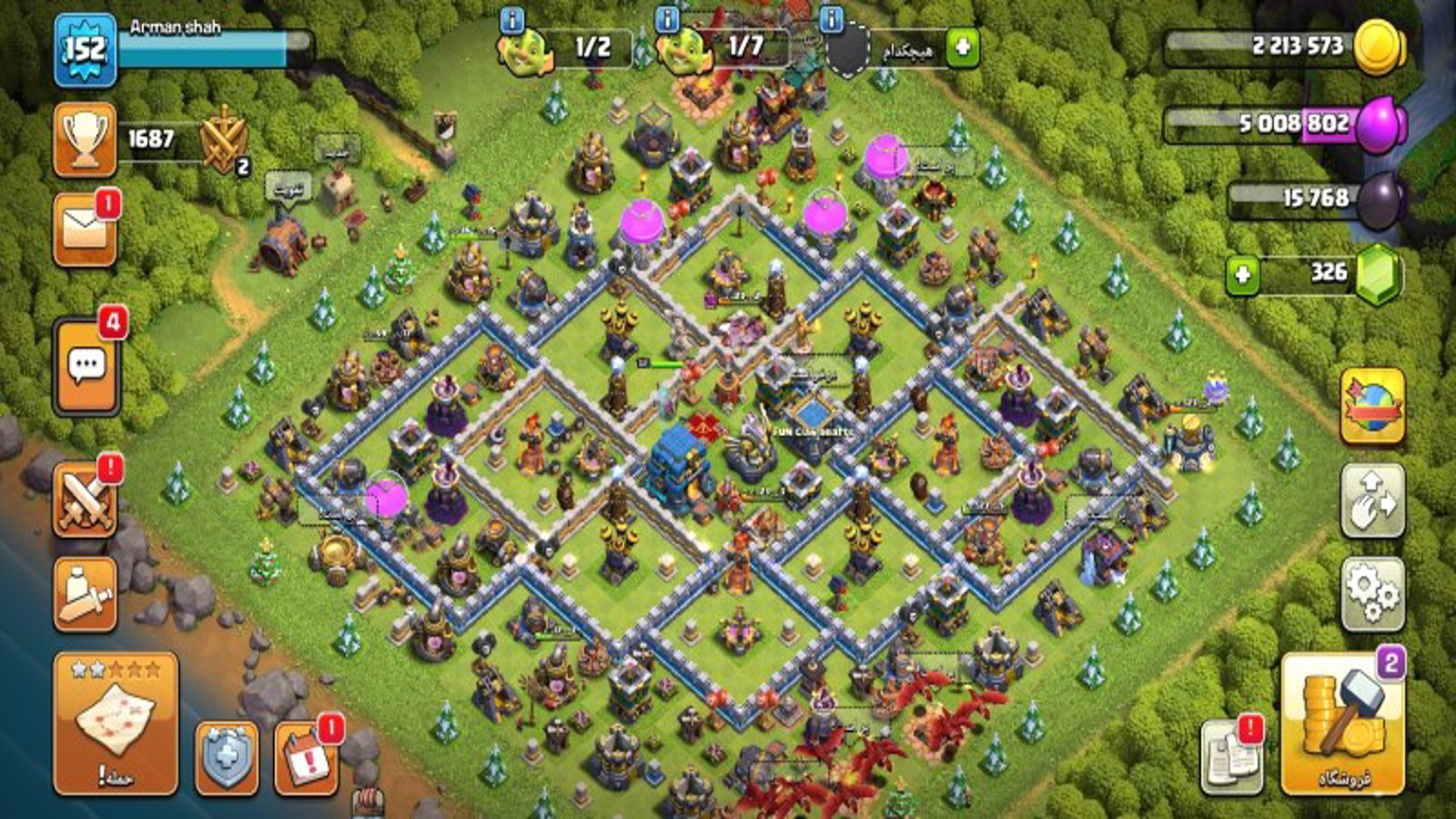Open the Shop with the hammer icon
The height and width of the screenshot is (819, 1456).
tap(1342, 723)
